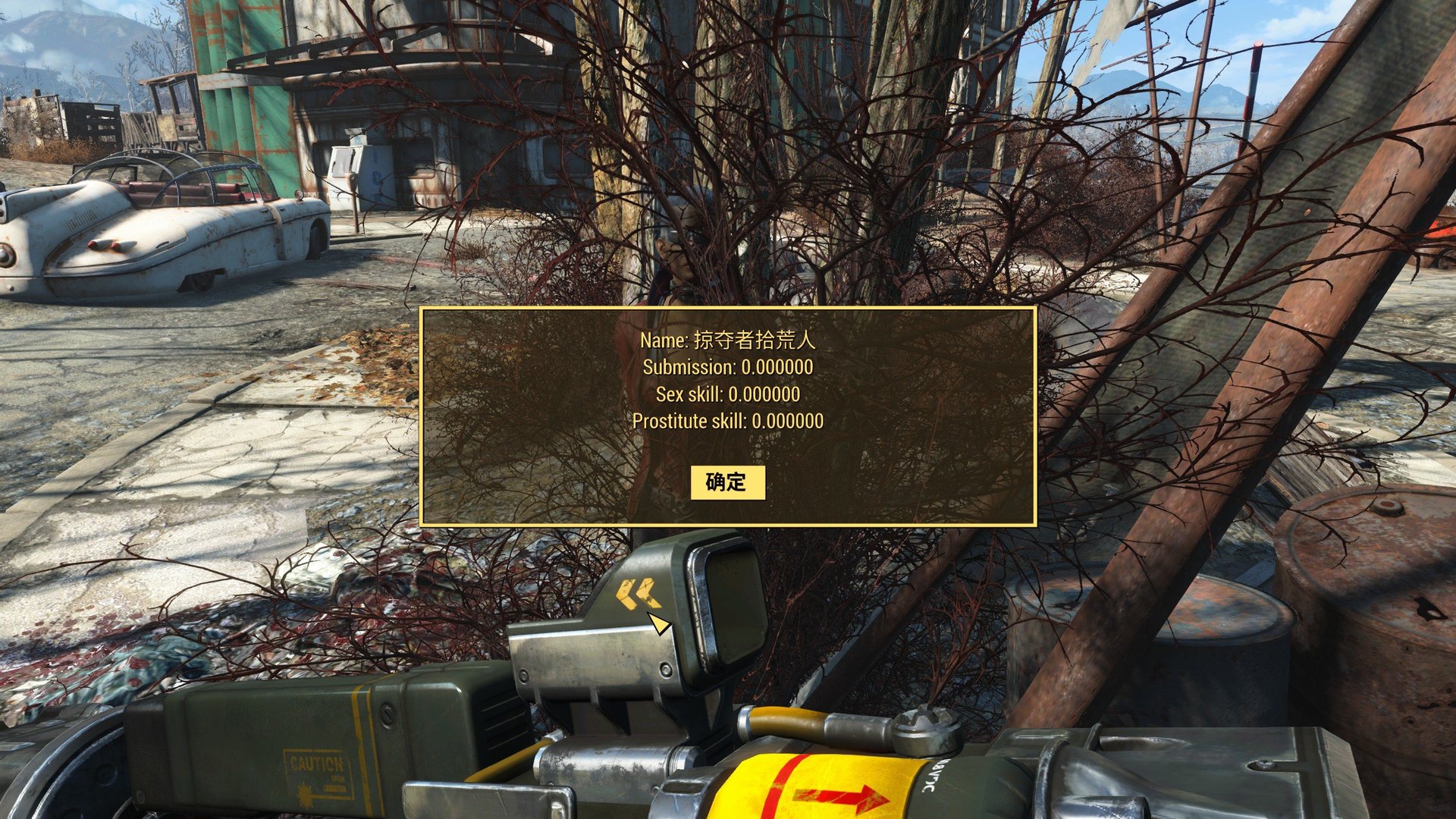Click the Name: 掠夺者拾荒人 text line

[727, 341]
